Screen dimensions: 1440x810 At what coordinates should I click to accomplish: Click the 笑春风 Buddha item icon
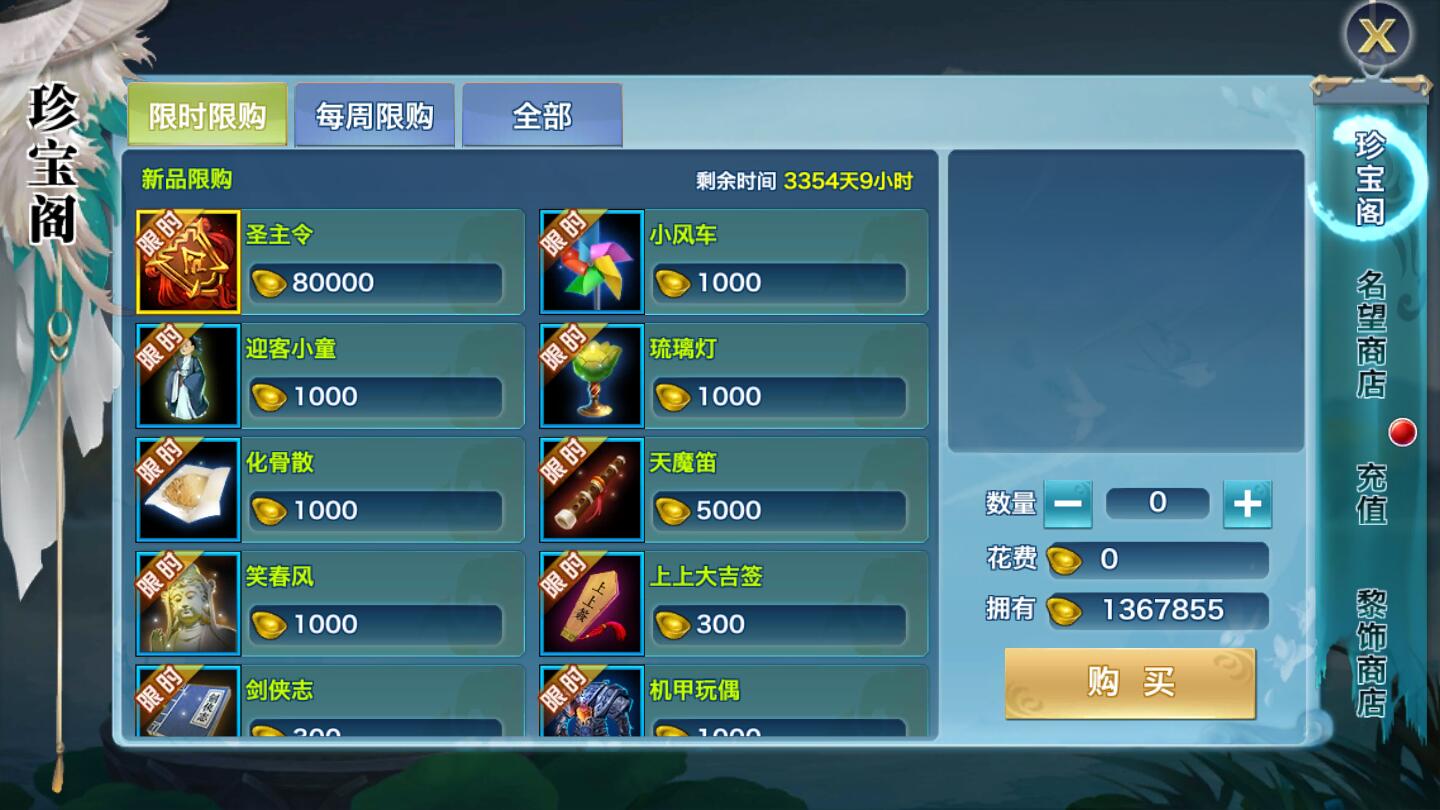[188, 604]
